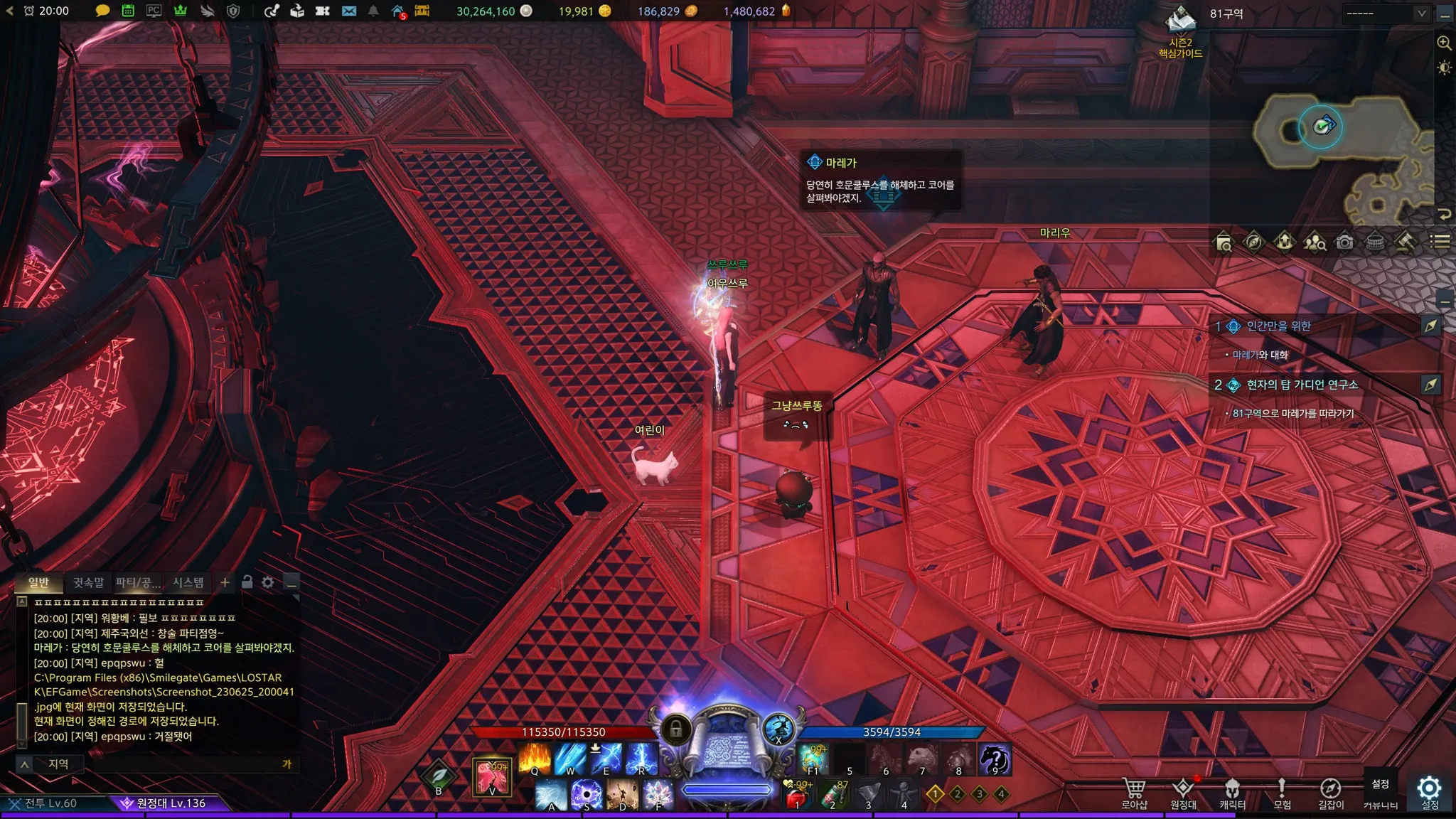Switch to the 시스템 chat tab
Viewport: 1456px width, 819px height.
(188, 582)
